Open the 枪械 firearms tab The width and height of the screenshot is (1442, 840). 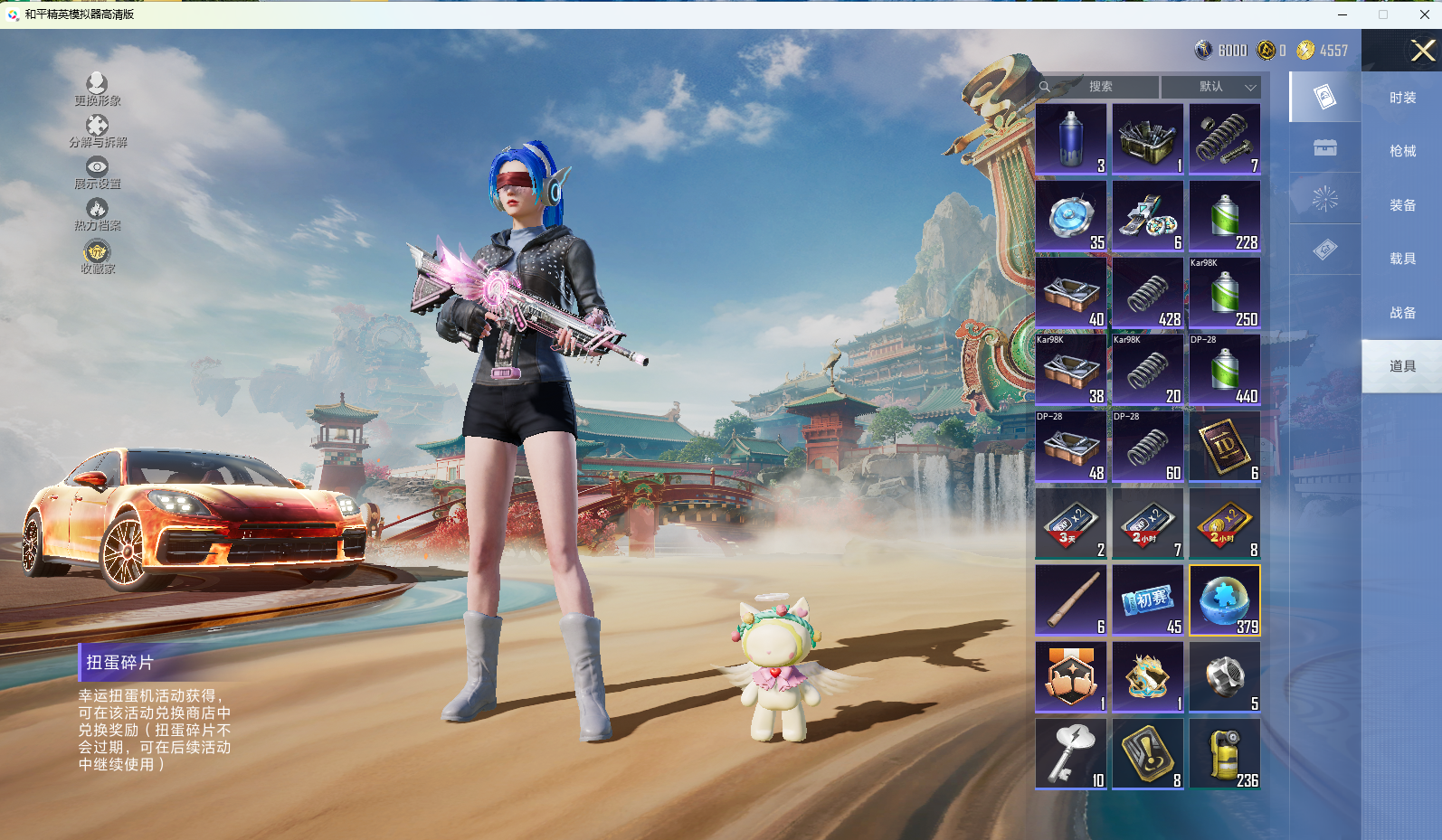pos(1402,151)
